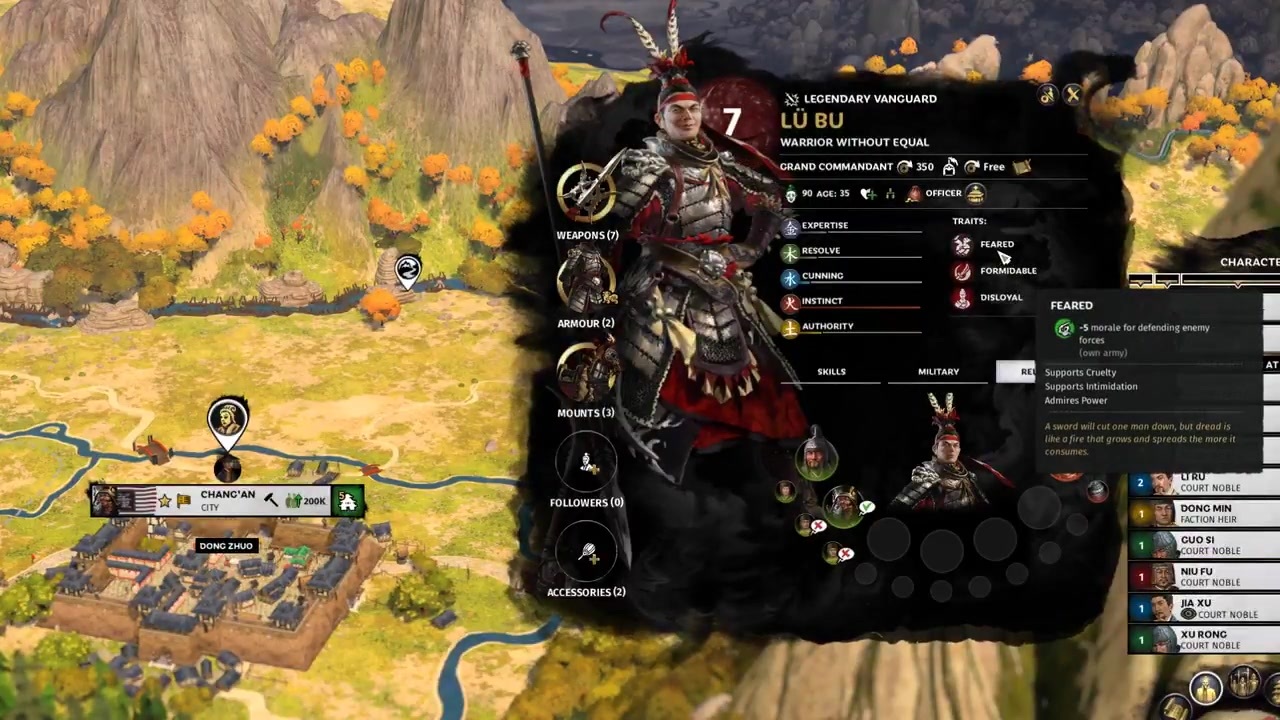This screenshot has height=720, width=1280.
Task: Open the green building icon on Chang'an banner
Action: point(347,501)
